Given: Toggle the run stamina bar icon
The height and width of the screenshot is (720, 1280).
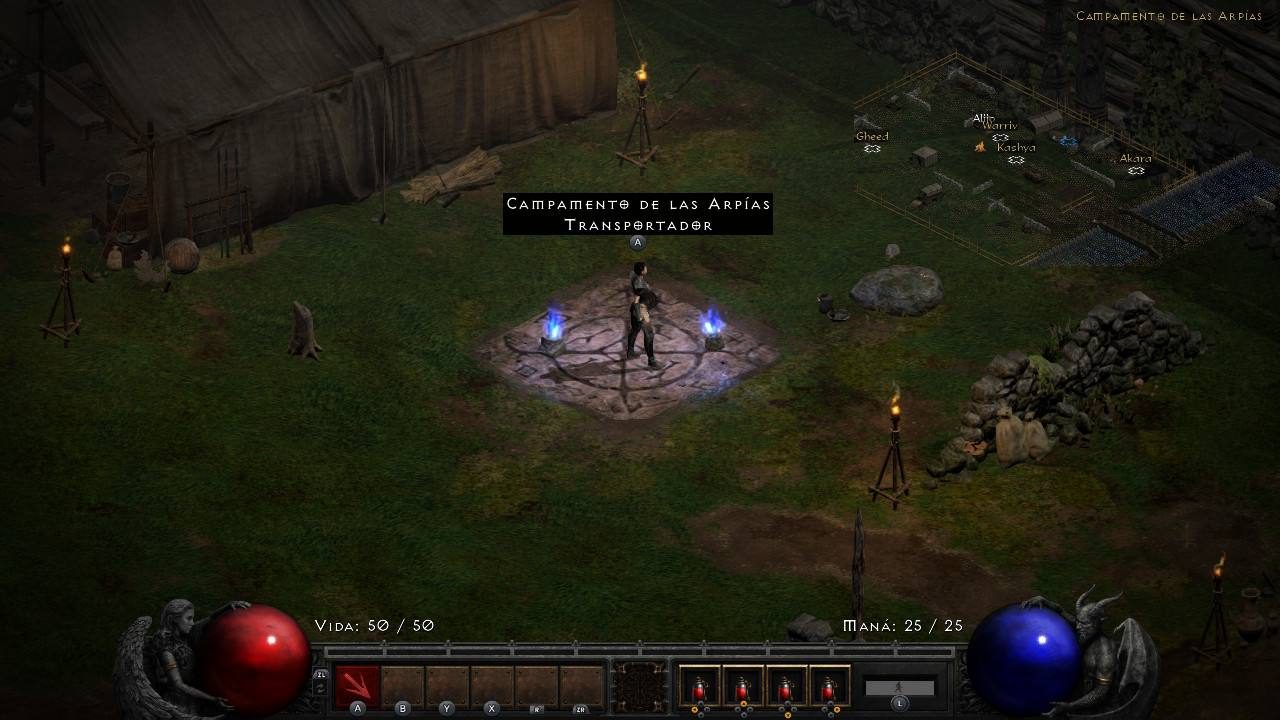Looking at the screenshot, I should [899, 687].
